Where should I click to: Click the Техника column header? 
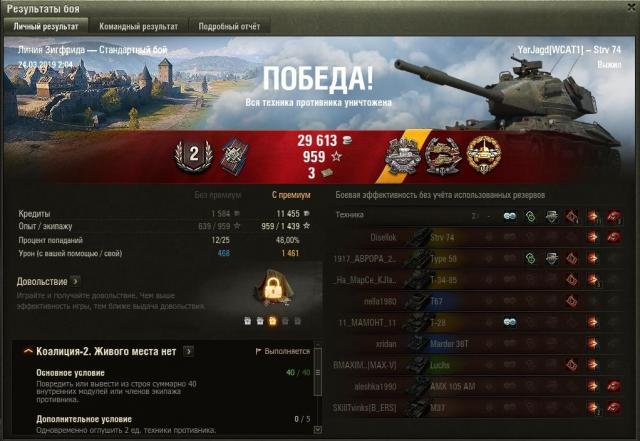click(351, 215)
